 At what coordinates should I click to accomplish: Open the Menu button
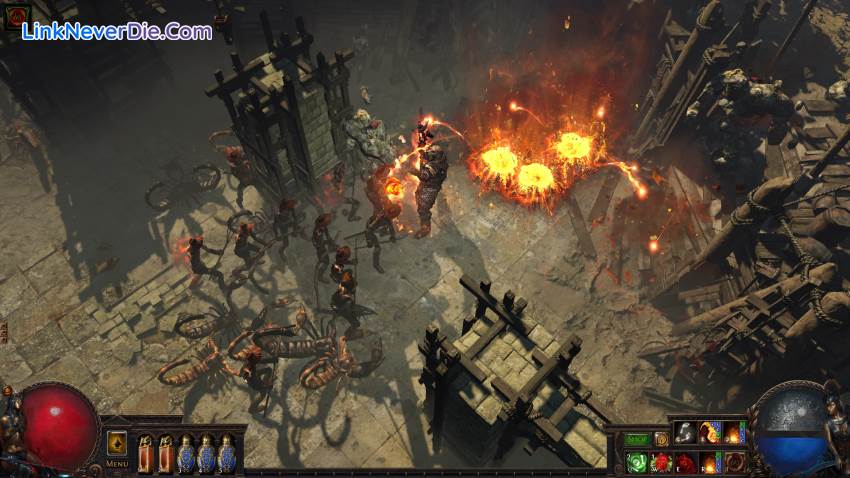tap(117, 464)
